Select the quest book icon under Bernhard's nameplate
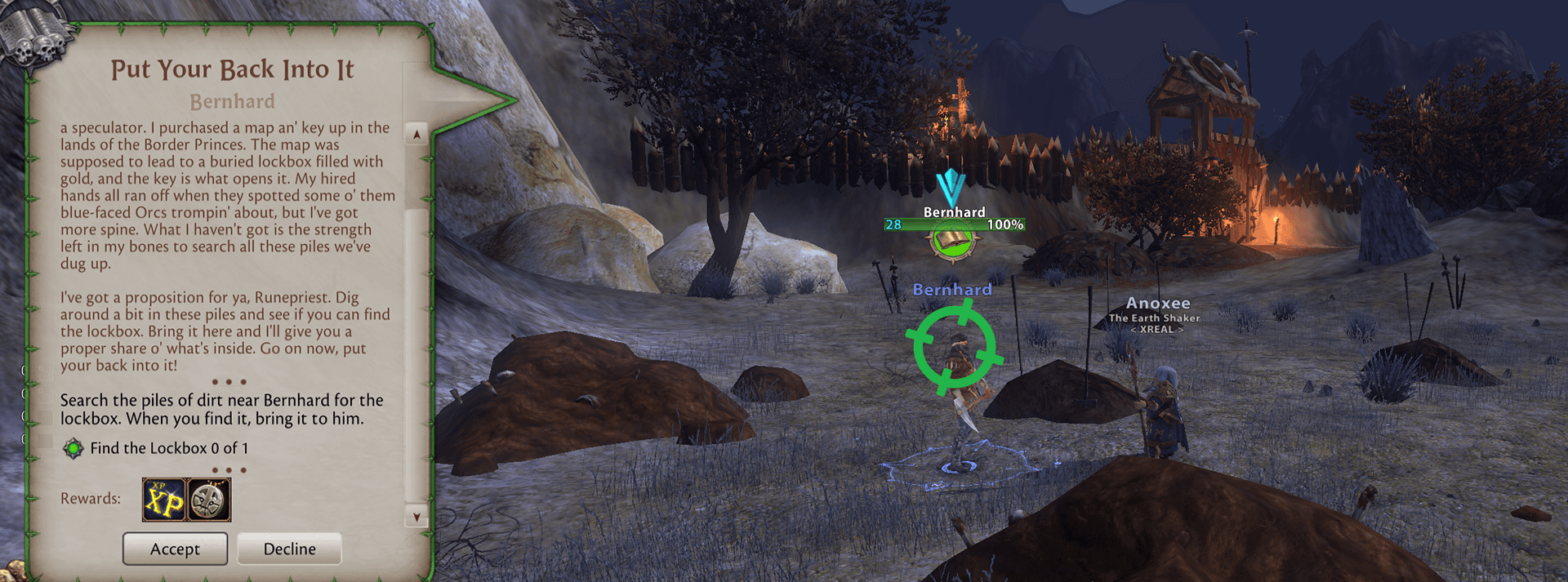The width and height of the screenshot is (1568, 582). coord(951,242)
